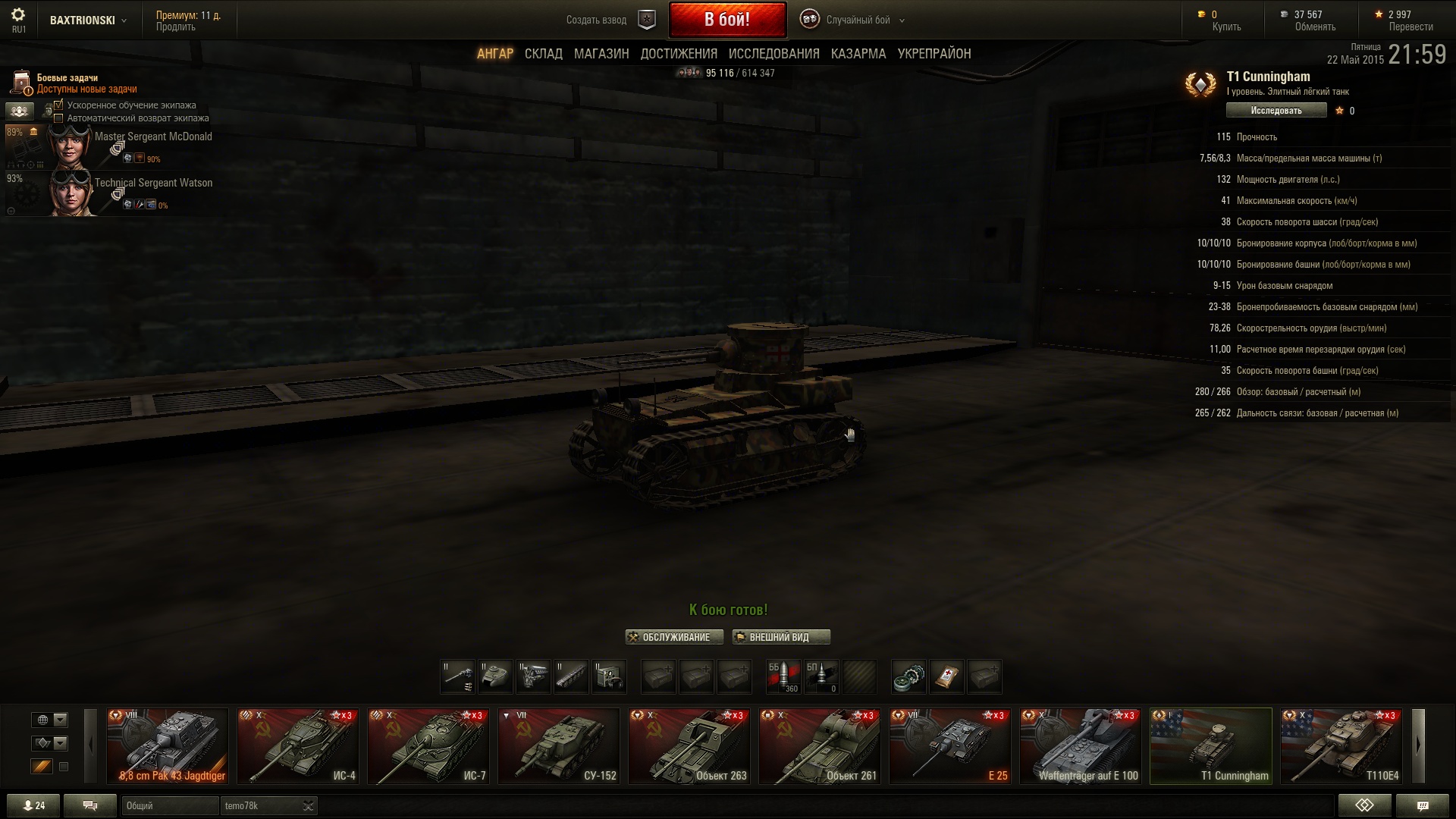Select the Waffenträger auf E 100 tank

tap(1081, 745)
